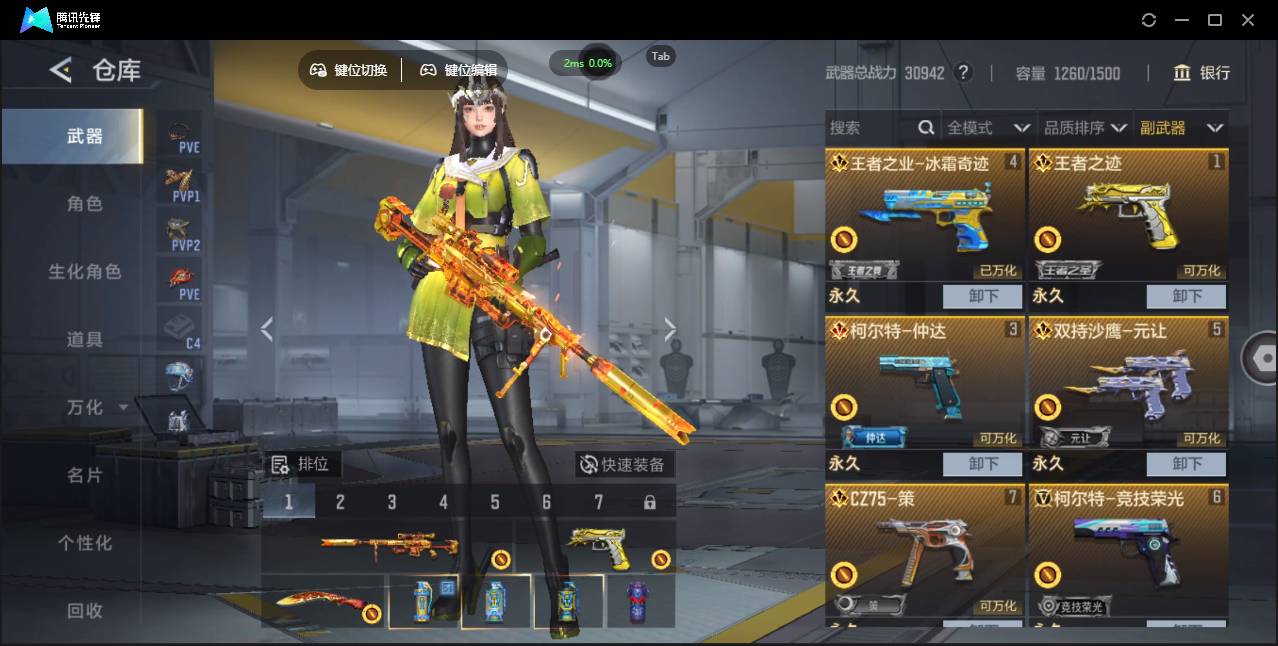Select the 道具 items tab
Screen dimensions: 1278x646
(x=85, y=340)
